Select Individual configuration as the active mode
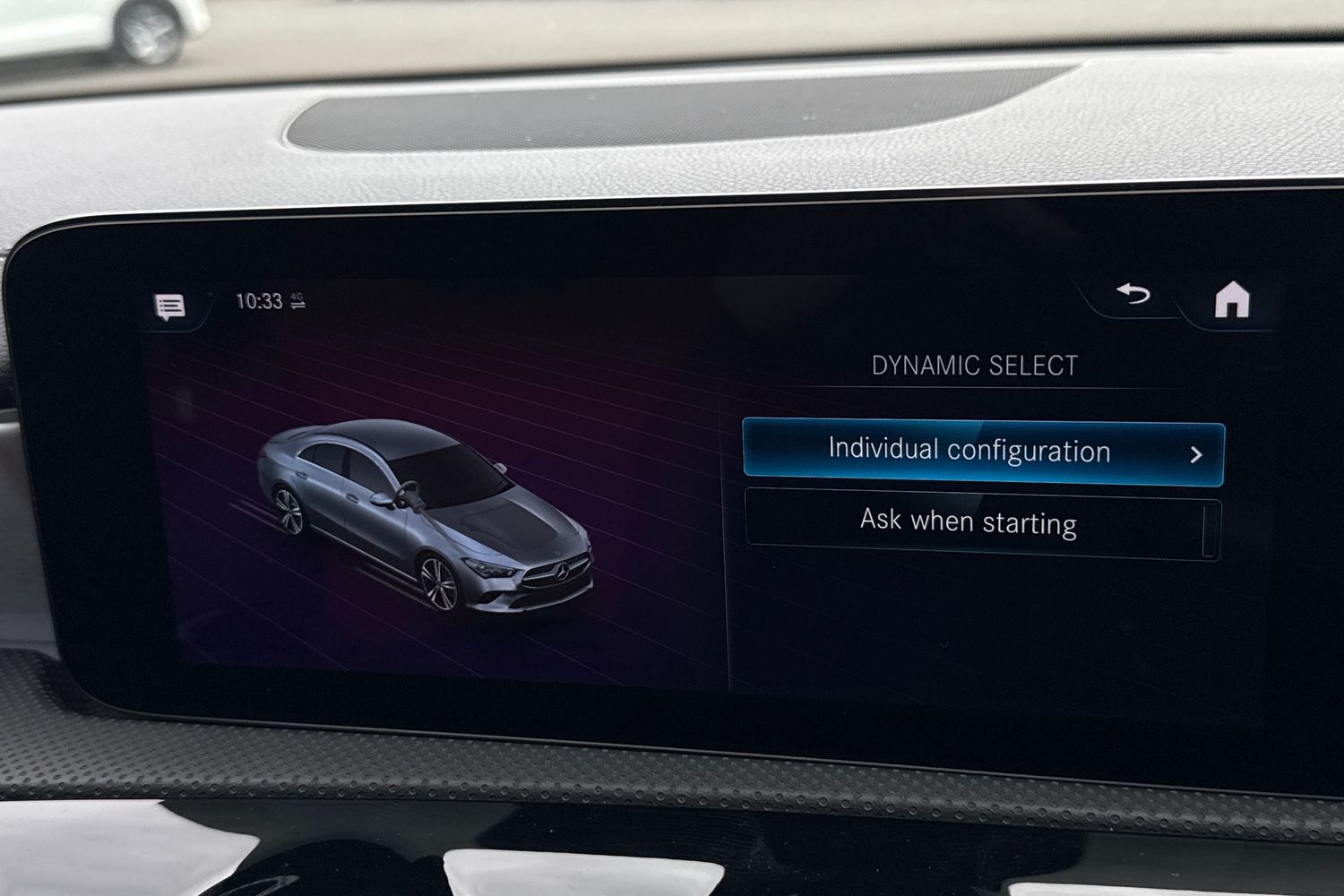The height and width of the screenshot is (896, 1344). tap(968, 452)
